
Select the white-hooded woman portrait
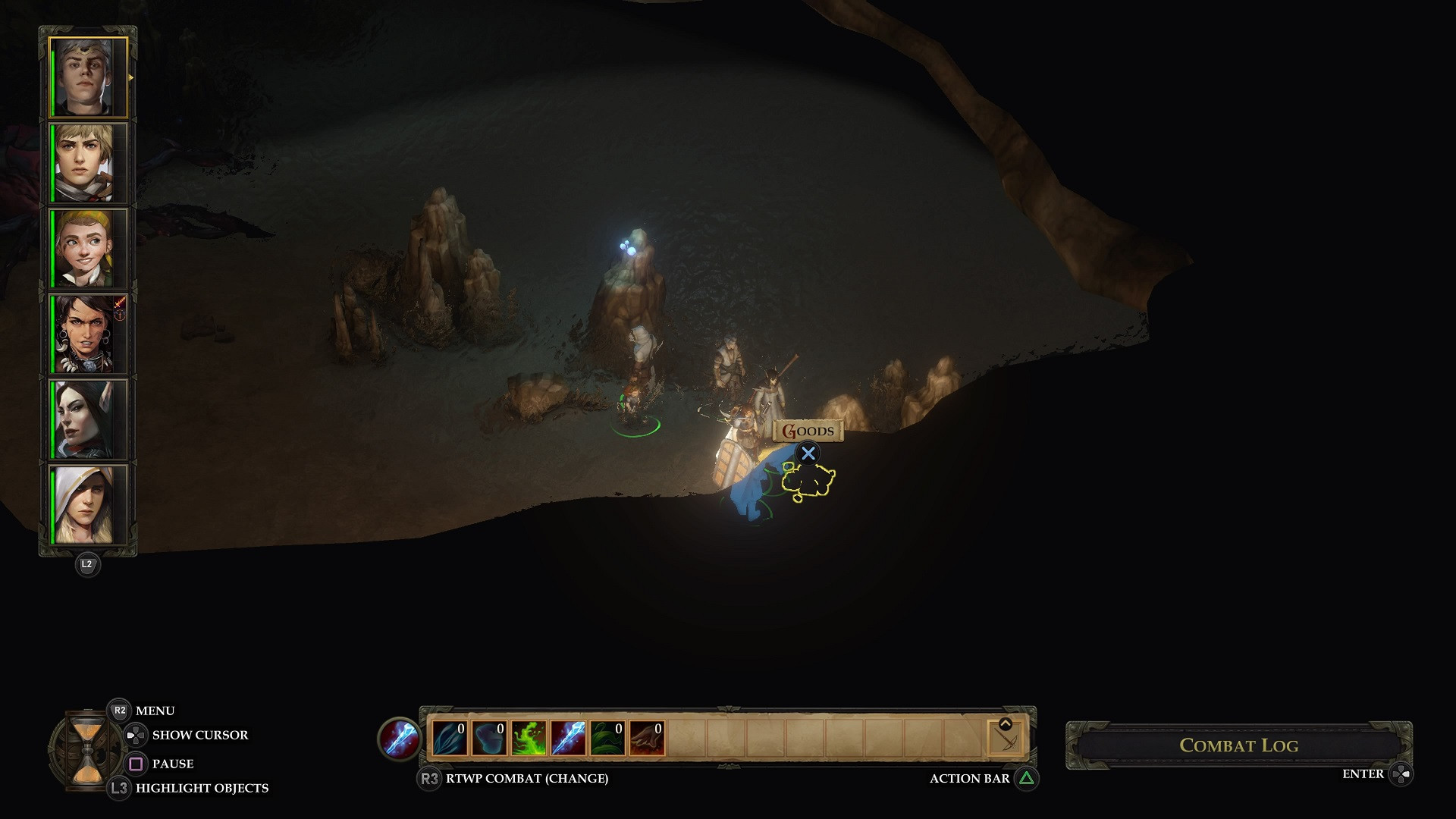(x=89, y=504)
